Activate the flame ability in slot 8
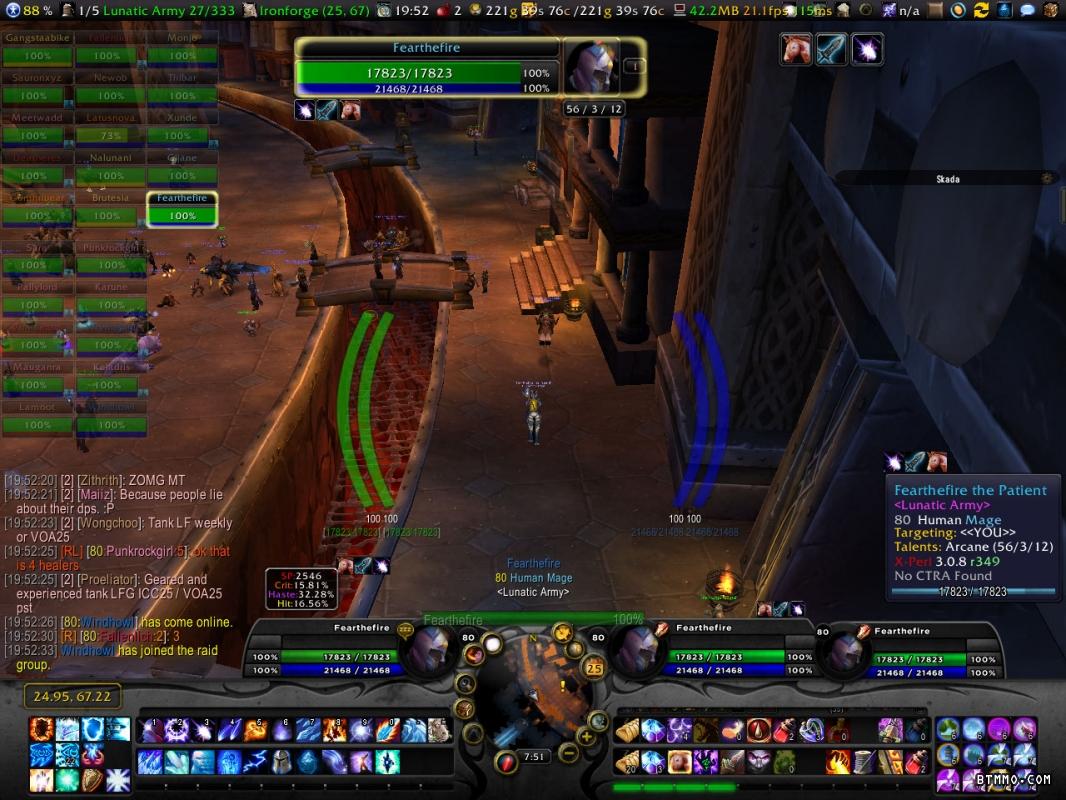 click(x=334, y=731)
